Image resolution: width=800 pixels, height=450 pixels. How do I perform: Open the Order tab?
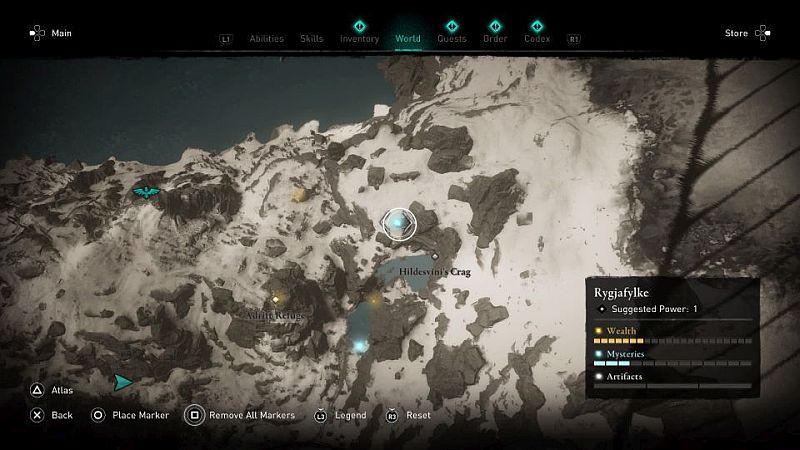pos(495,39)
